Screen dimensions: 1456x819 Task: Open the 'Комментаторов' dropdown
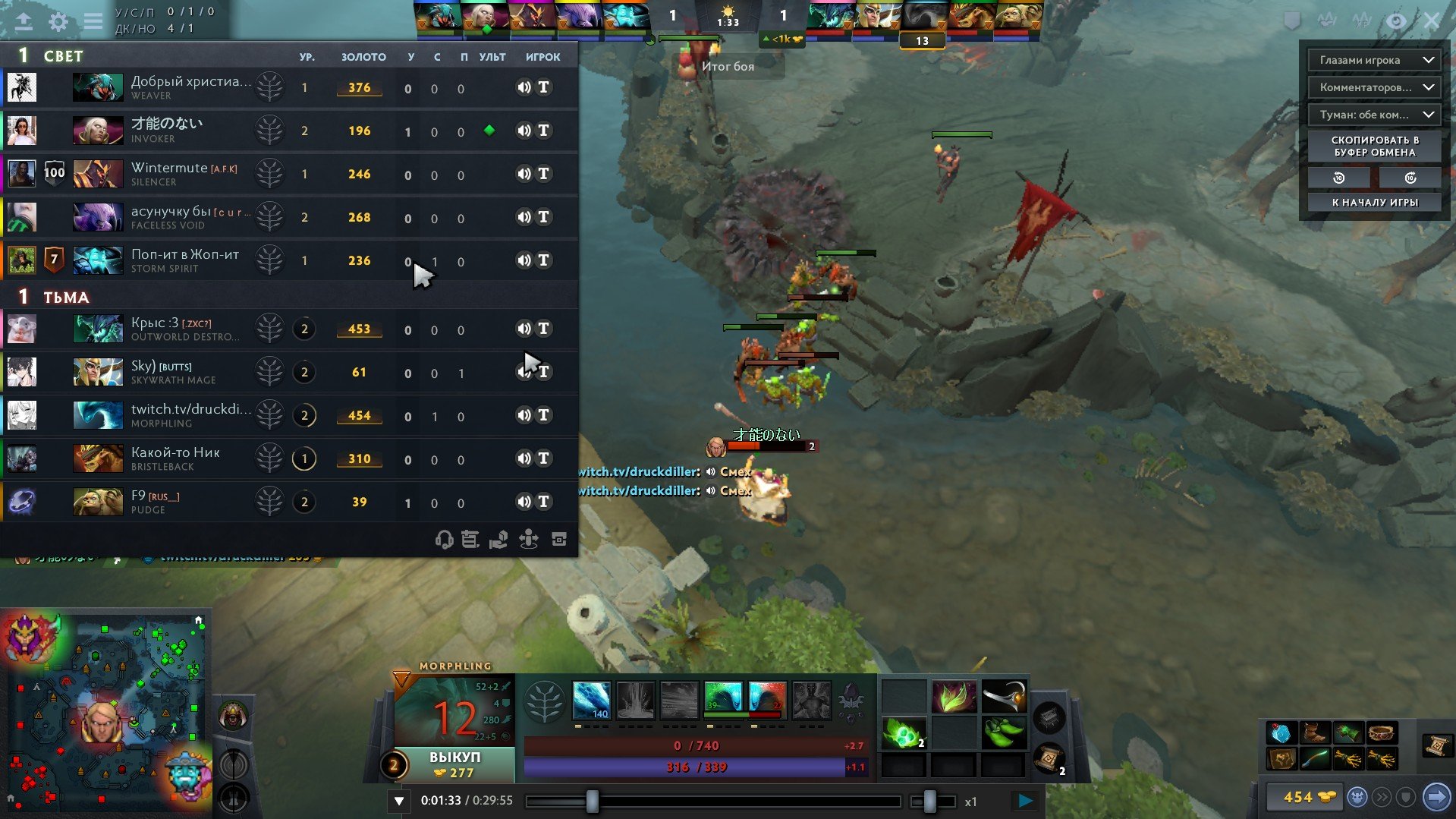coord(1374,87)
